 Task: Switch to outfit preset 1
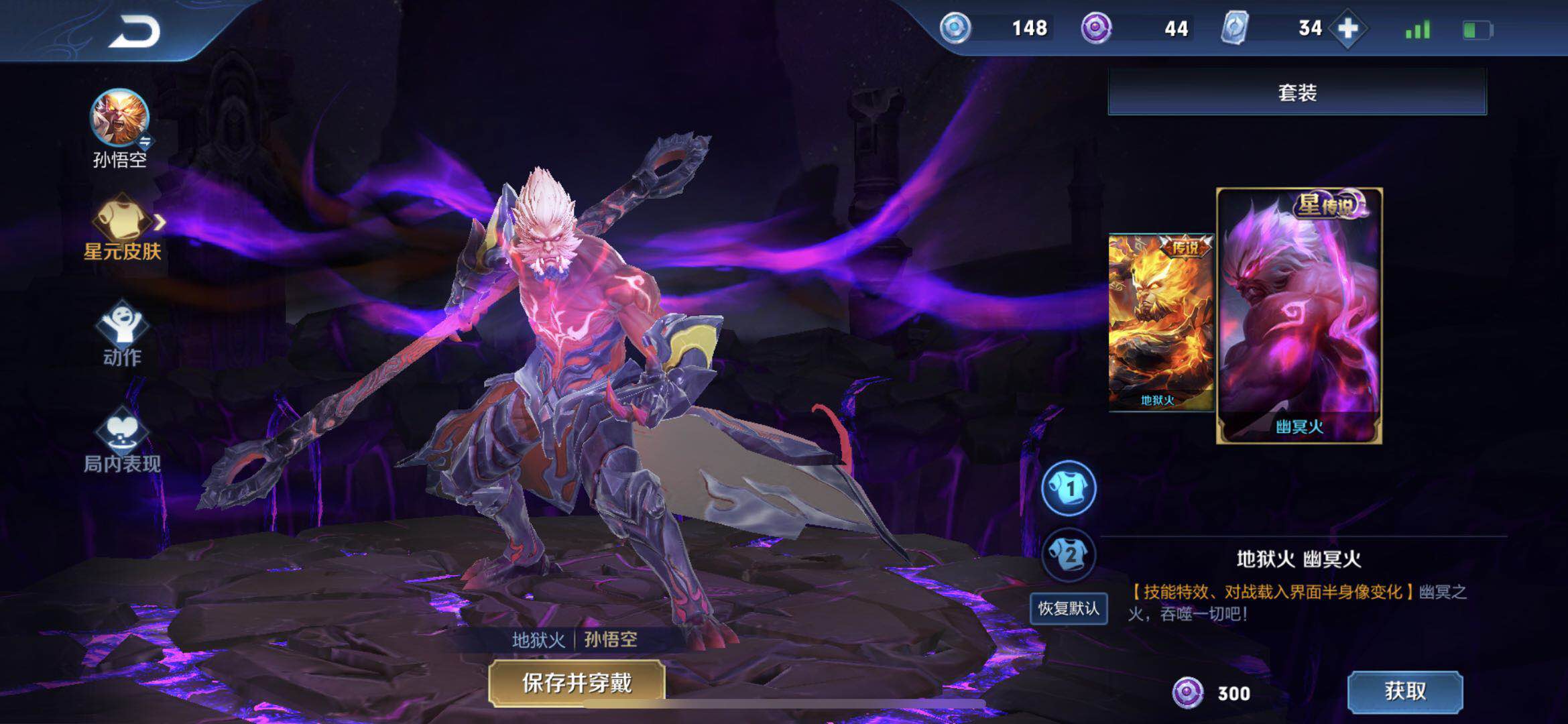1069,488
